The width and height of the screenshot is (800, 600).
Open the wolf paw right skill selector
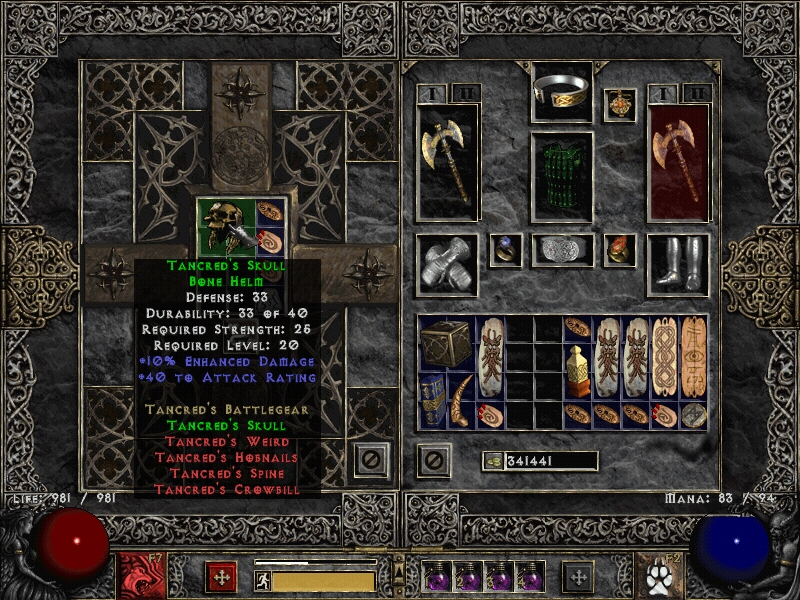(x=662, y=575)
